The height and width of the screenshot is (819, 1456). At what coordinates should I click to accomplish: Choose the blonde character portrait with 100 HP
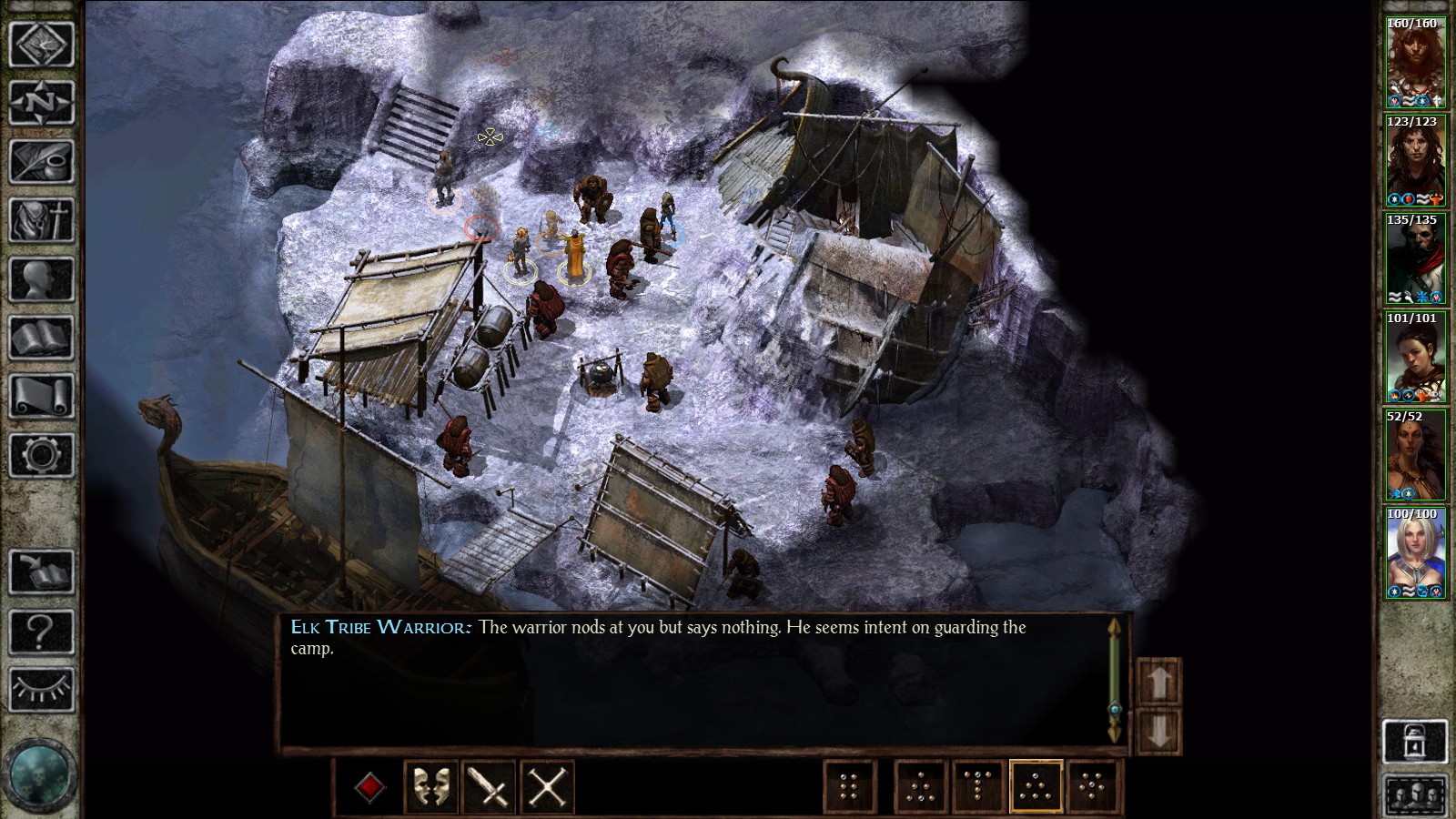pyautogui.click(x=1415, y=554)
